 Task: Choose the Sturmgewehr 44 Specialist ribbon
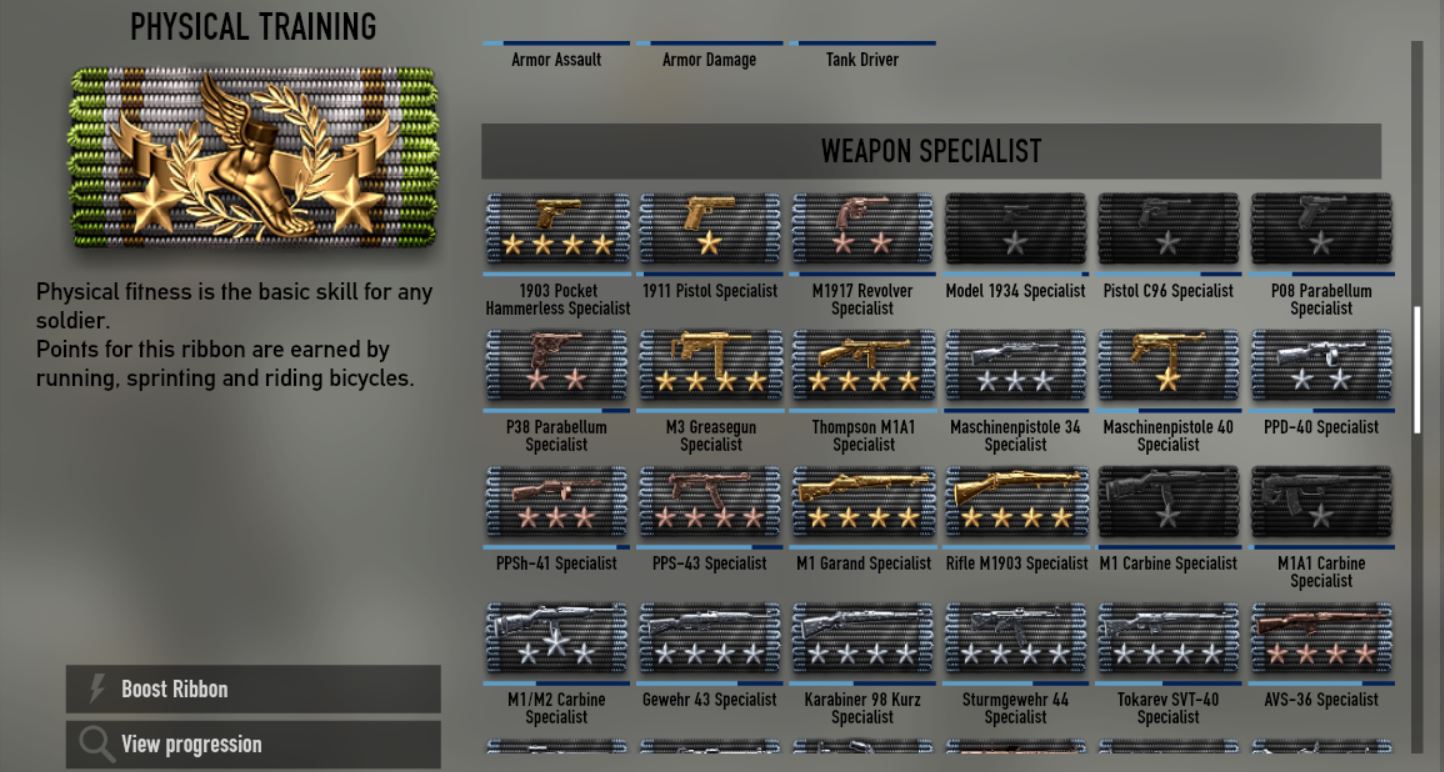pyautogui.click(x=1015, y=638)
